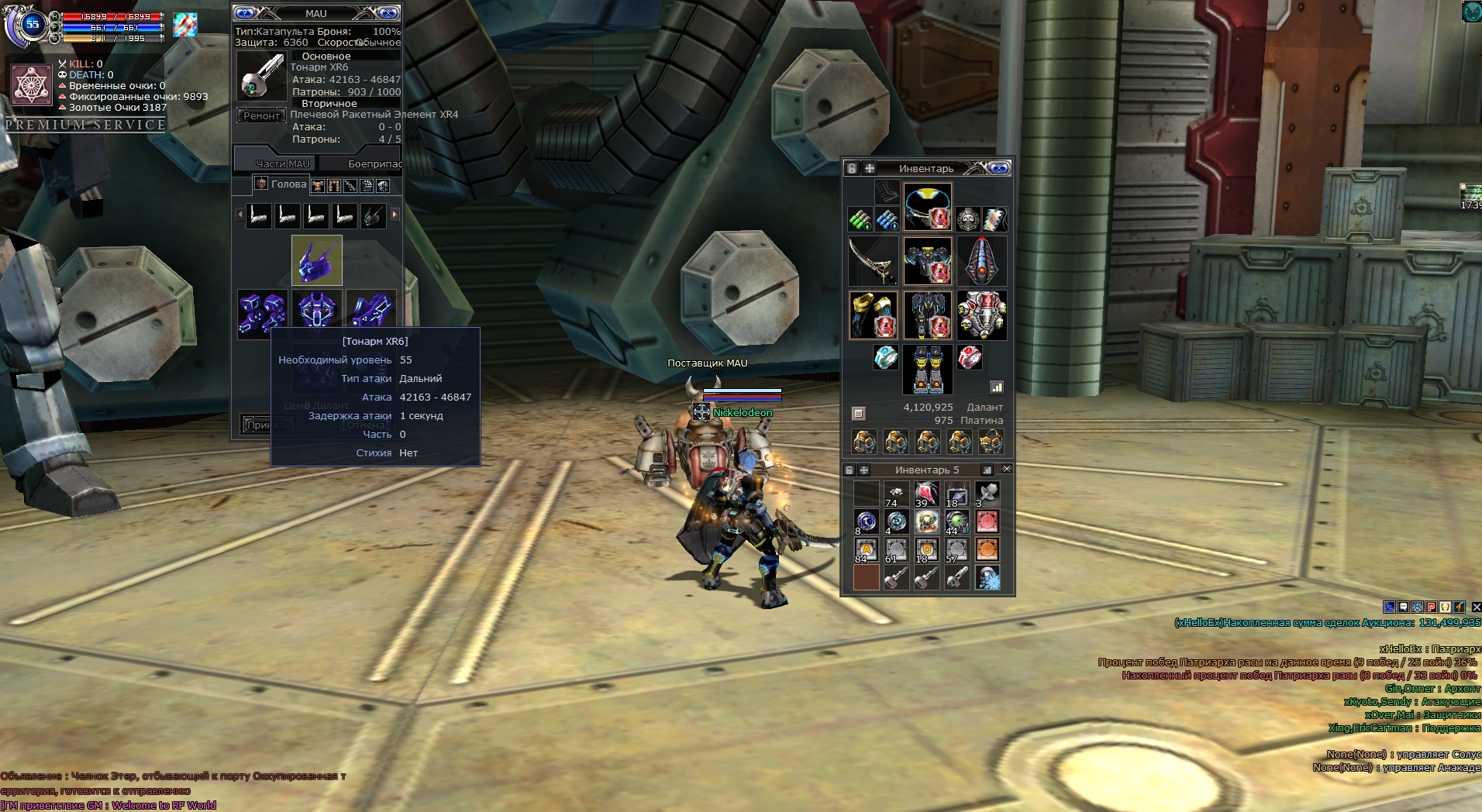This screenshot has width=1482, height=812.
Task: Select the Голова head parts tab
Action: 281,184
